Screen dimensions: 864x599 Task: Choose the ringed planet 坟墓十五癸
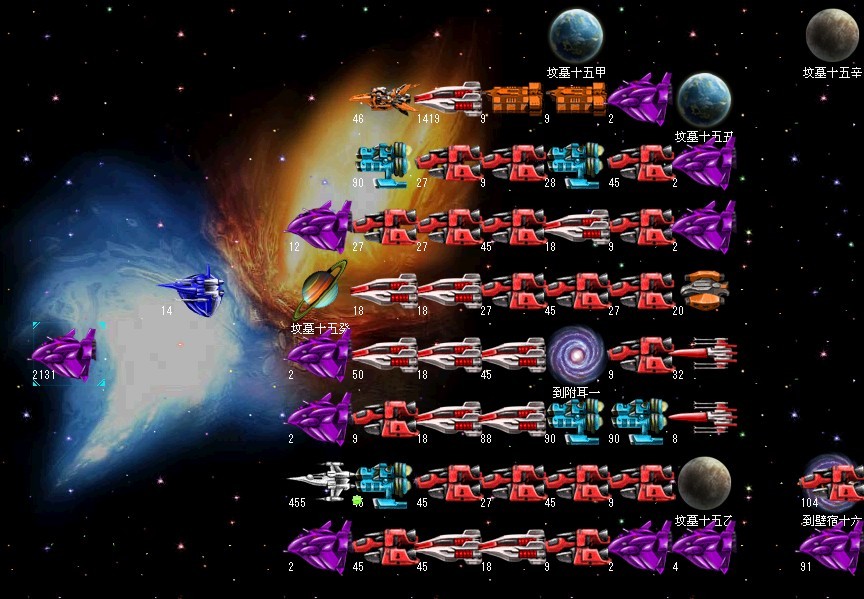(x=324, y=291)
